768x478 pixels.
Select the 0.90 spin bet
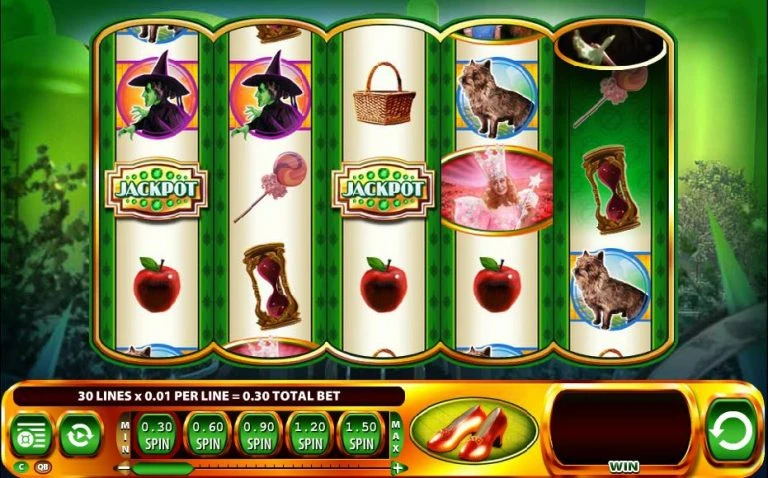tap(260, 434)
